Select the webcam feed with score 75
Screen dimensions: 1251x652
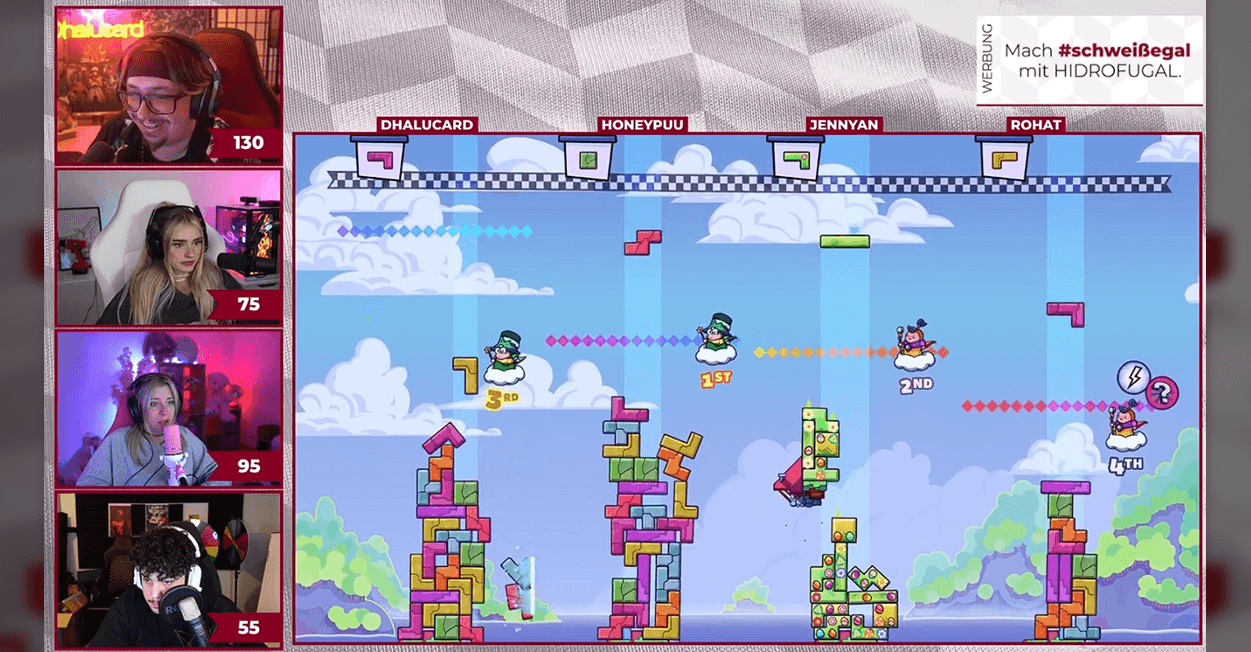[168, 247]
